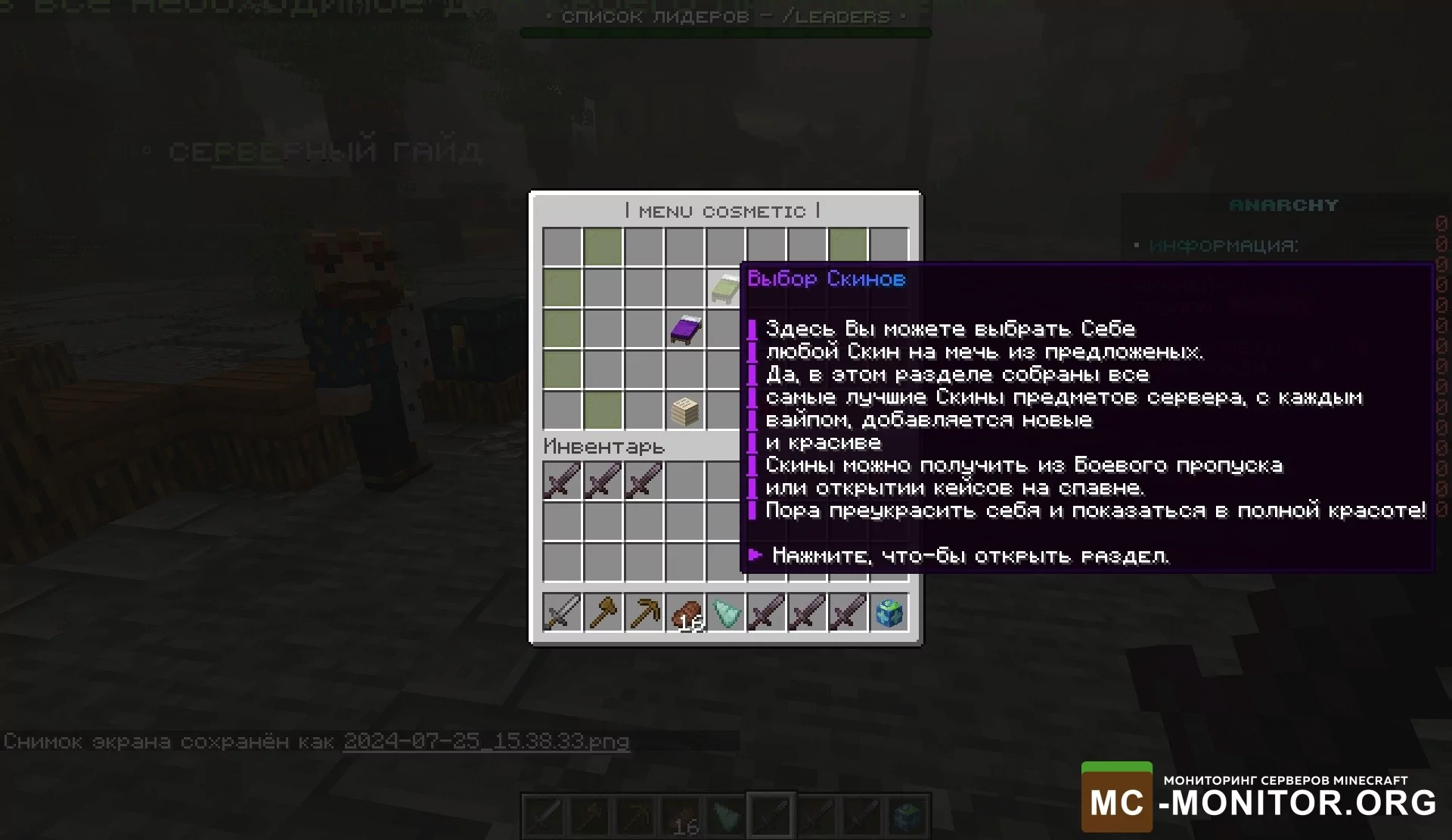1452x840 pixels.
Task: Choose the paper stack item in menu
Action: 685,411
